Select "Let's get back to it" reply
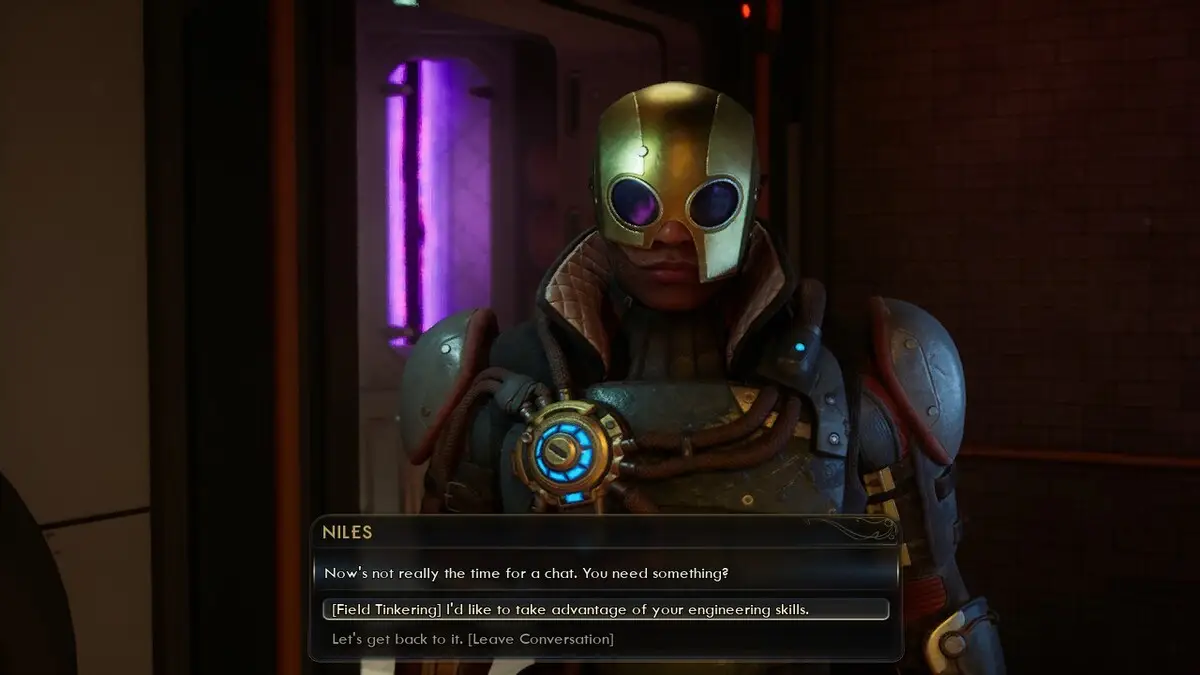The height and width of the screenshot is (675, 1200). click(473, 638)
